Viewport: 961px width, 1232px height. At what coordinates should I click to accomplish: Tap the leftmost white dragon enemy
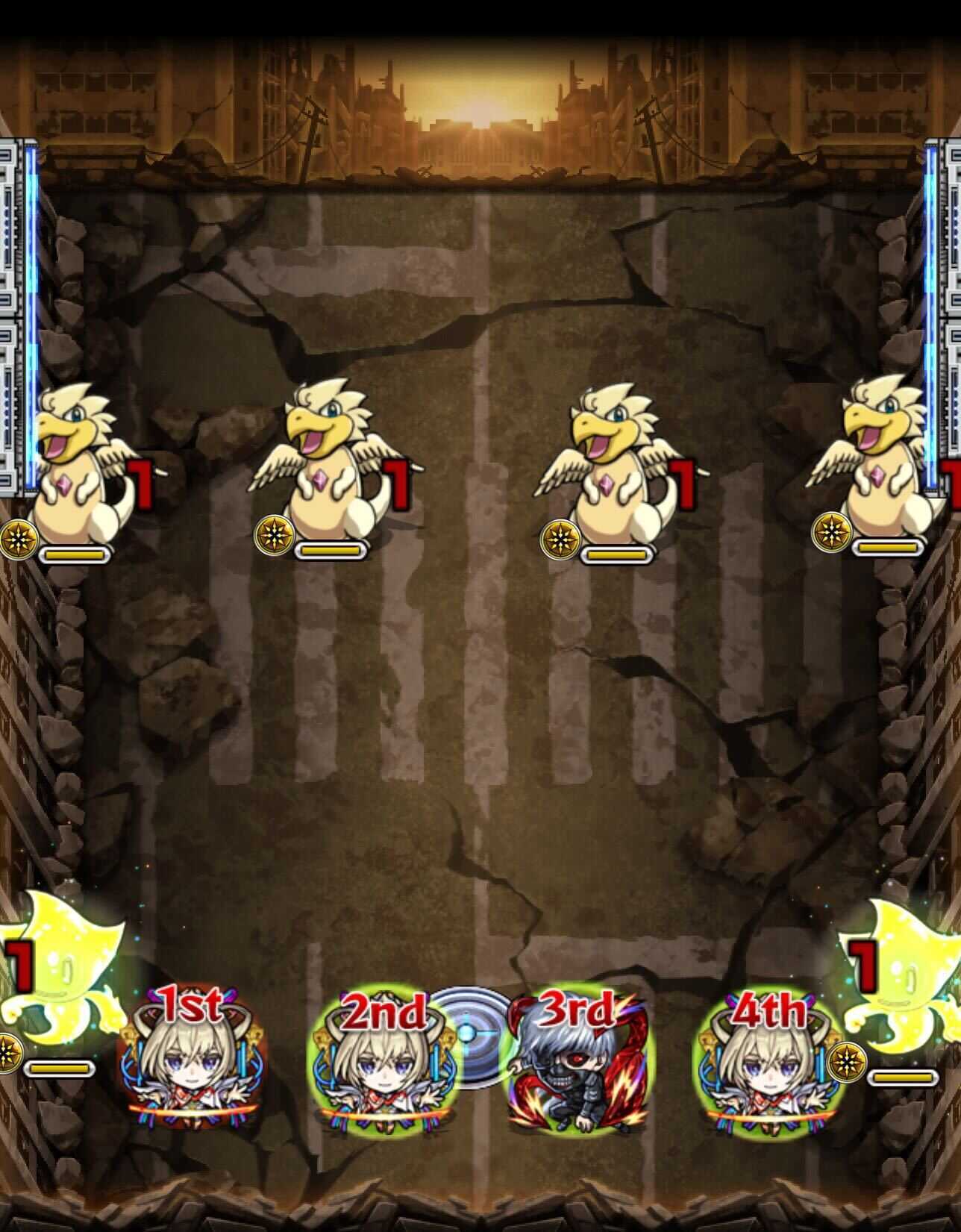(75, 455)
